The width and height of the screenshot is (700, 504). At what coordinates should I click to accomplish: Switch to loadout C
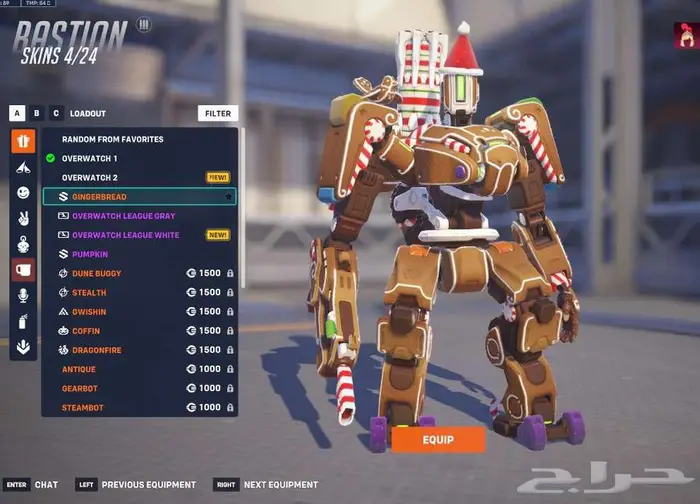pos(56,114)
